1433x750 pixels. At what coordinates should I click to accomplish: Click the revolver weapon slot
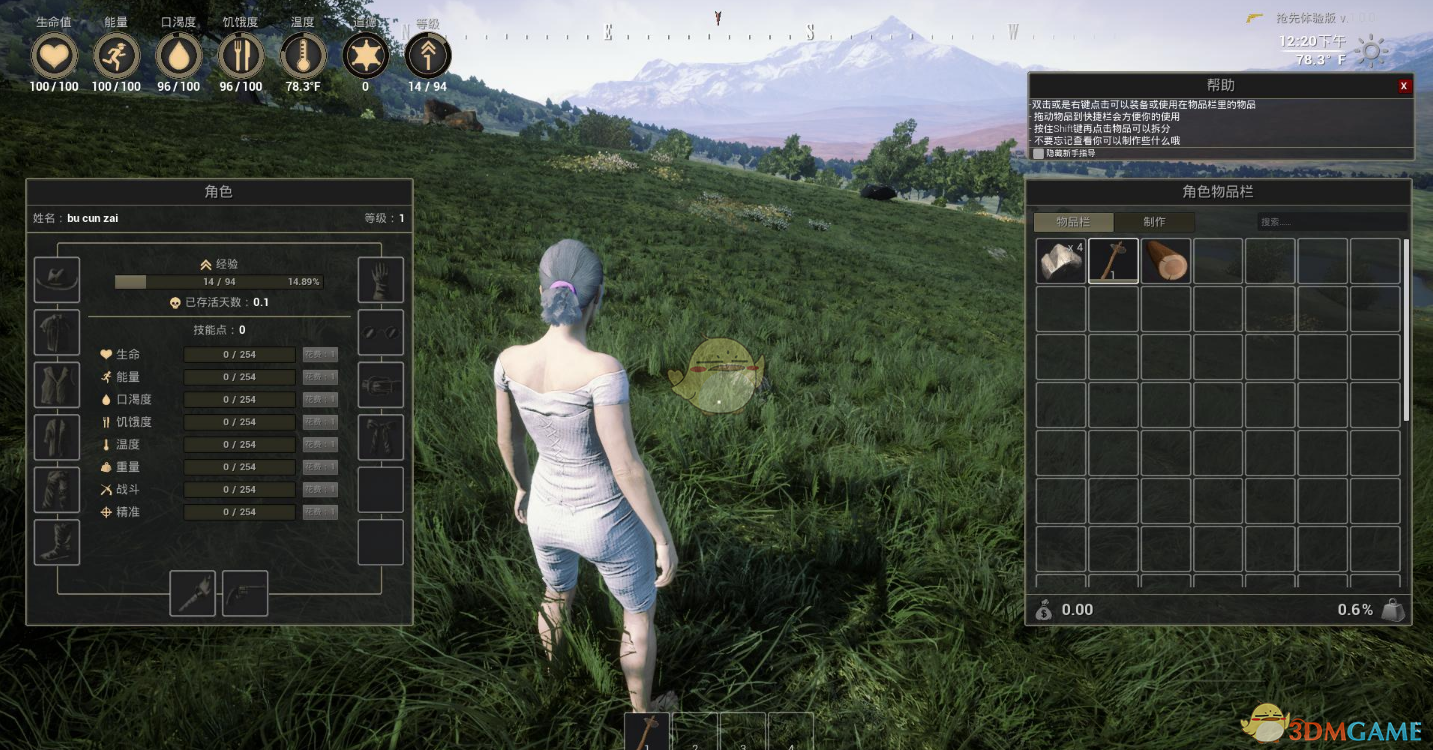coord(245,594)
